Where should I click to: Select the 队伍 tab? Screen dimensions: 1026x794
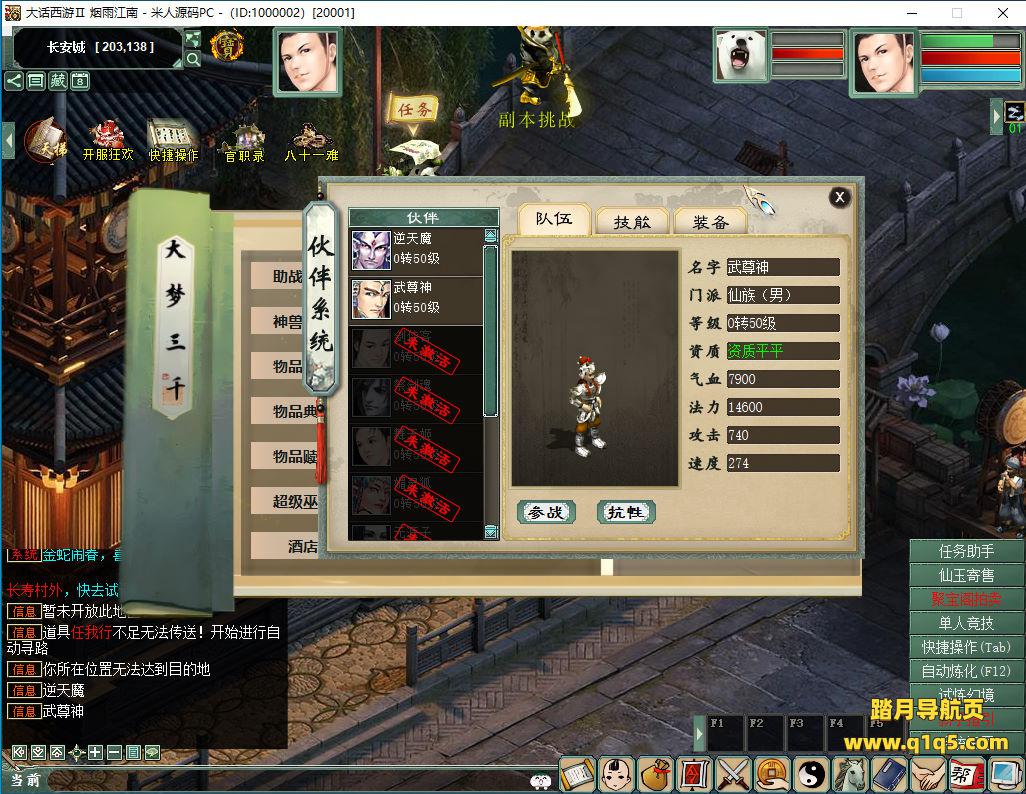click(x=553, y=219)
